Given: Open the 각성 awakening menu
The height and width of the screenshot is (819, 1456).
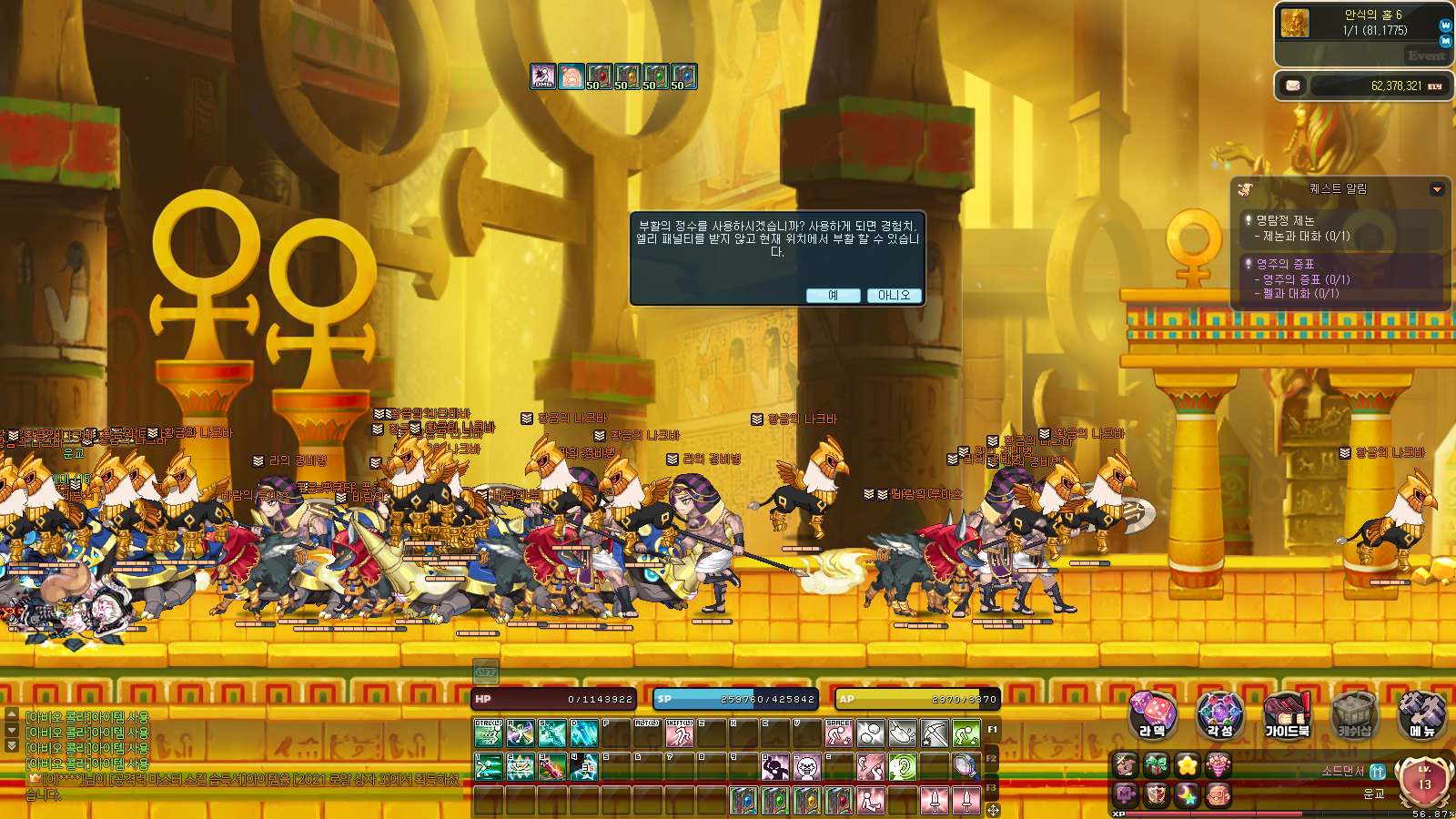Looking at the screenshot, I should coord(1219,714).
